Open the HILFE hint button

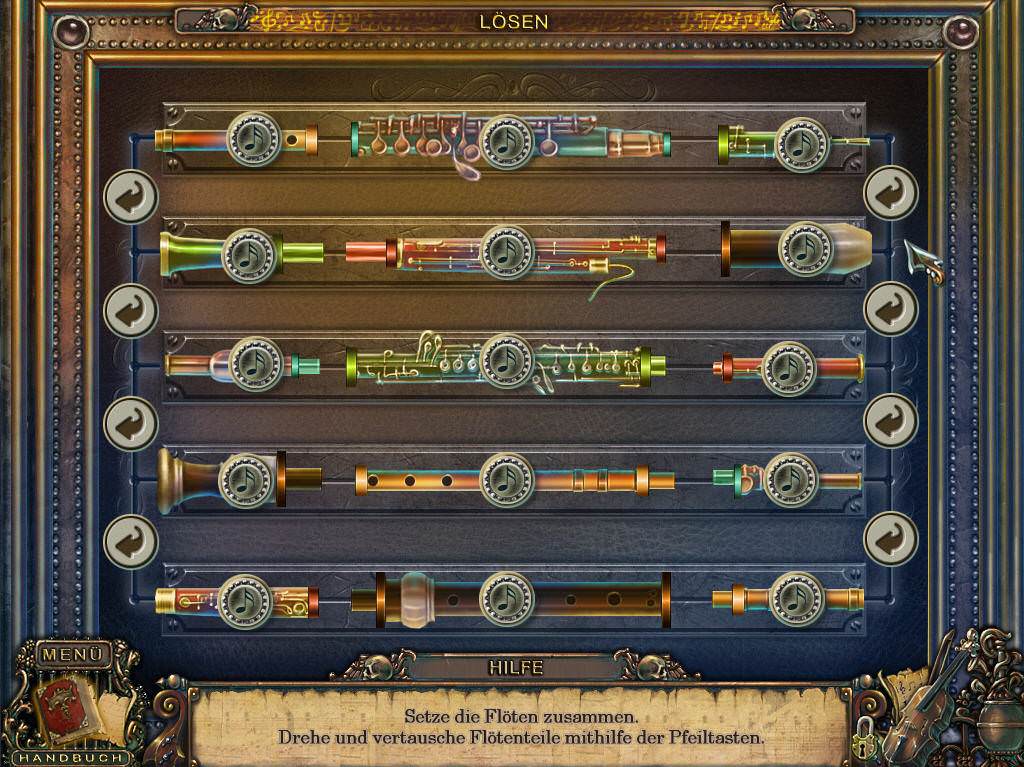pyautogui.click(x=515, y=667)
